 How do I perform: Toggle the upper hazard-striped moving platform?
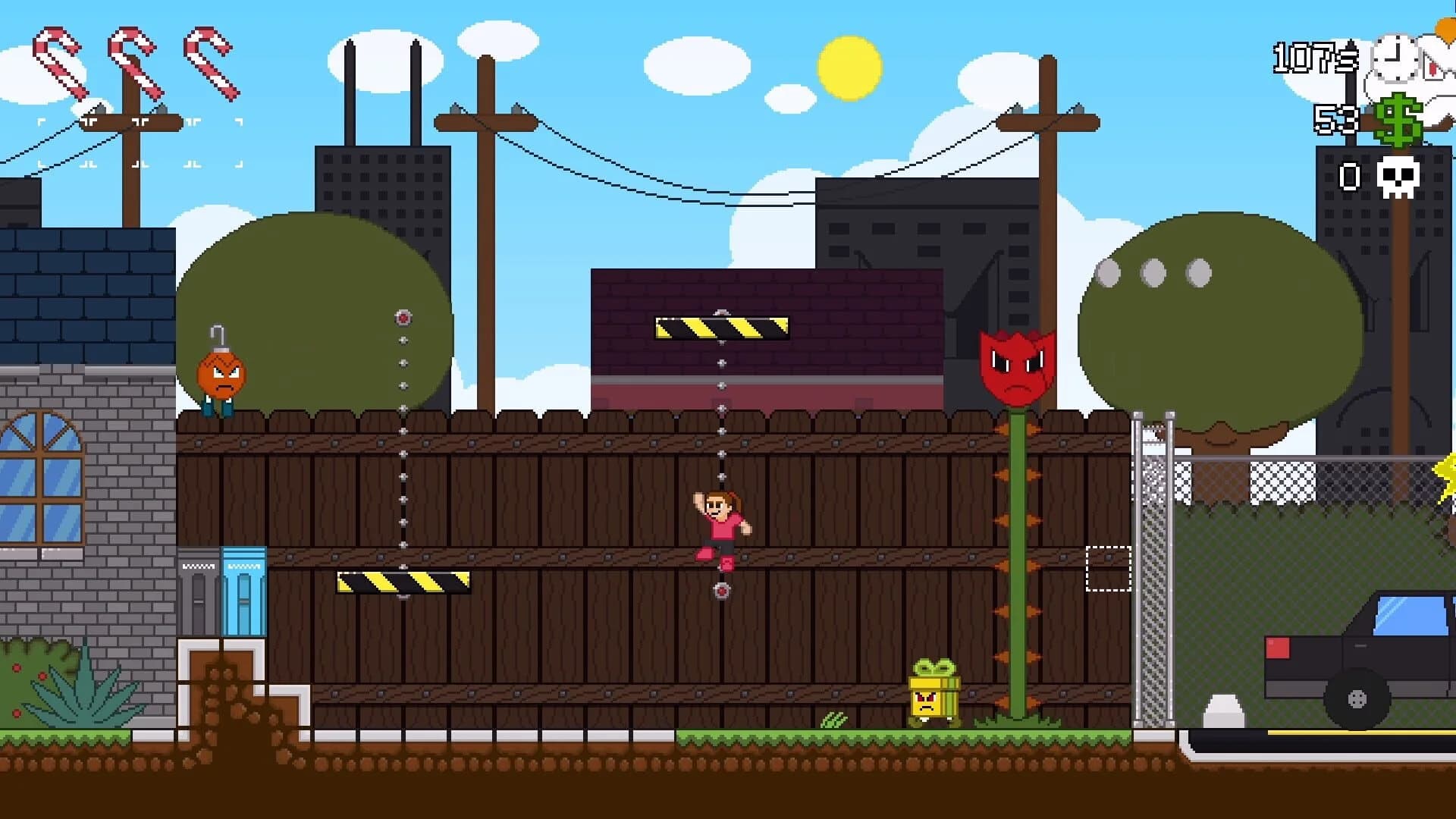720,326
